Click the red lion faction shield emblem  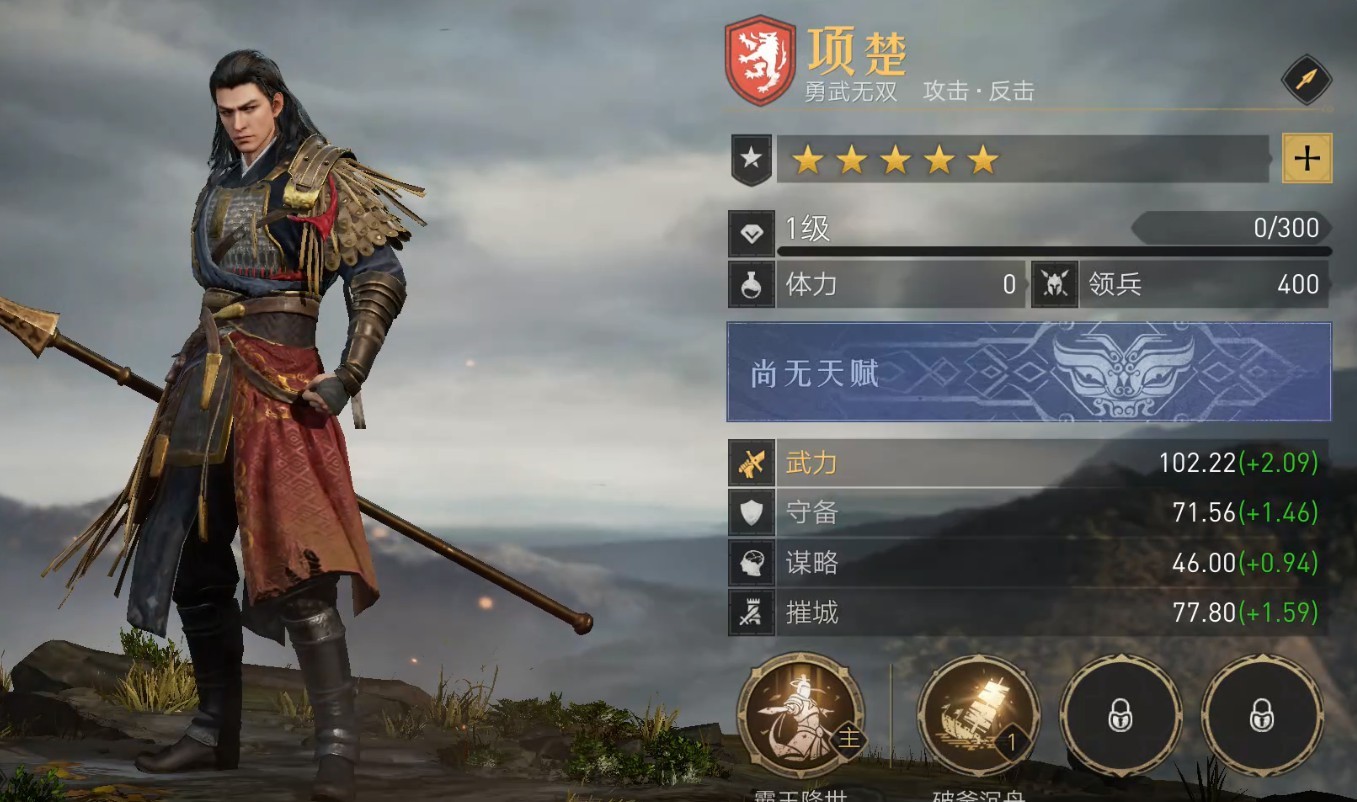(x=760, y=60)
